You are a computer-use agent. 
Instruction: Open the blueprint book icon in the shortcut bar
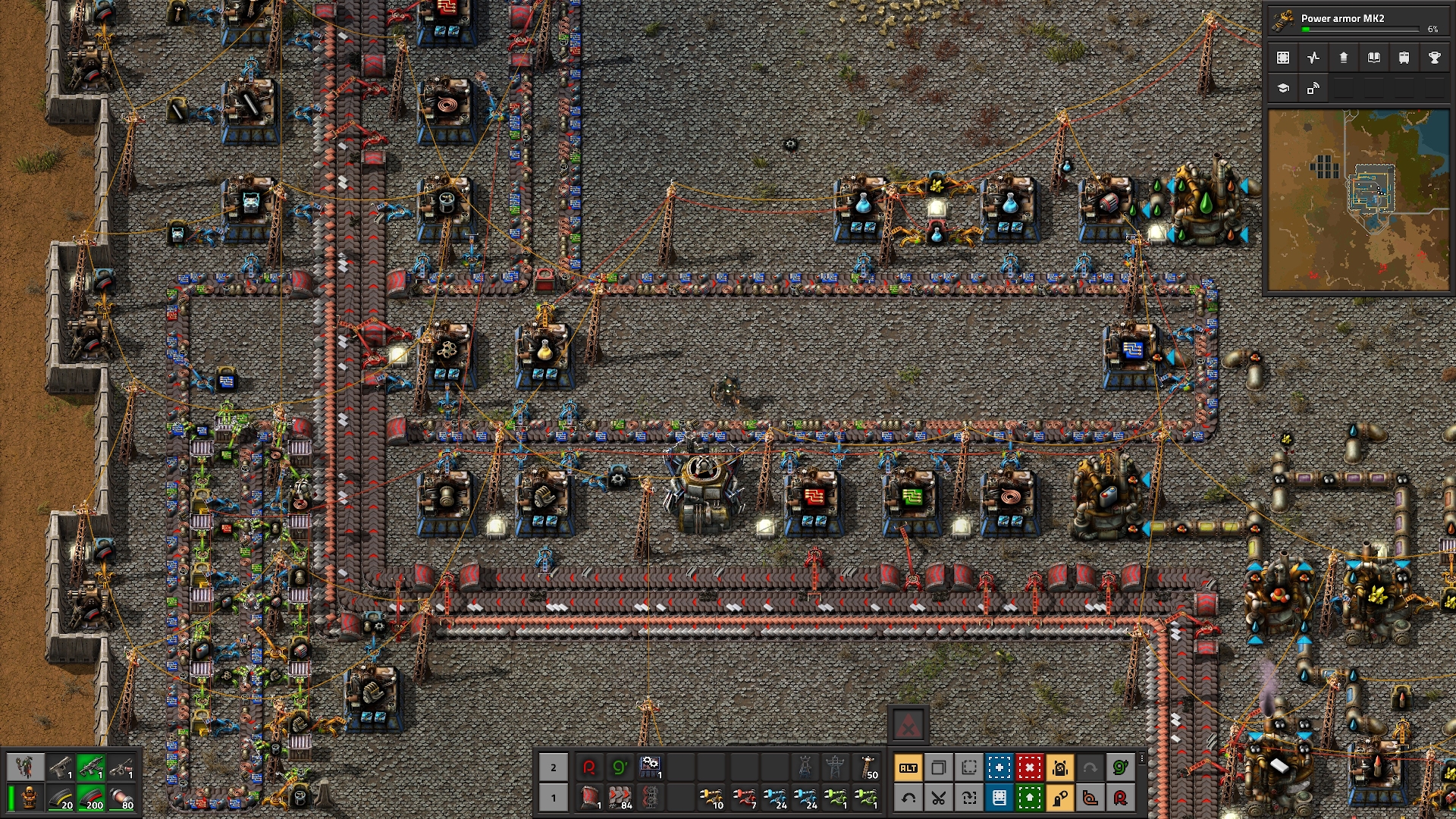(999, 799)
